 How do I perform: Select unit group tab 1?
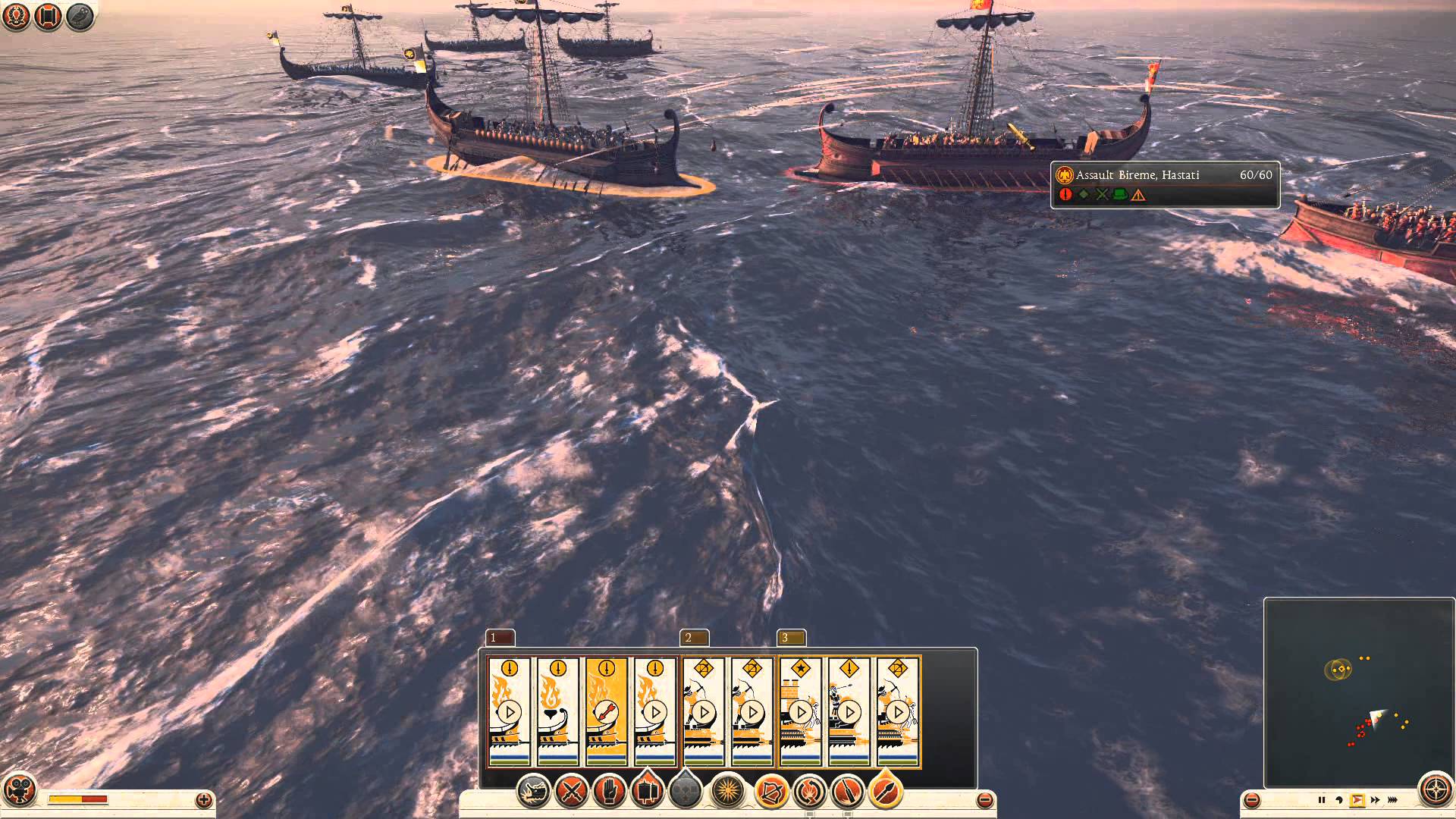tap(500, 638)
